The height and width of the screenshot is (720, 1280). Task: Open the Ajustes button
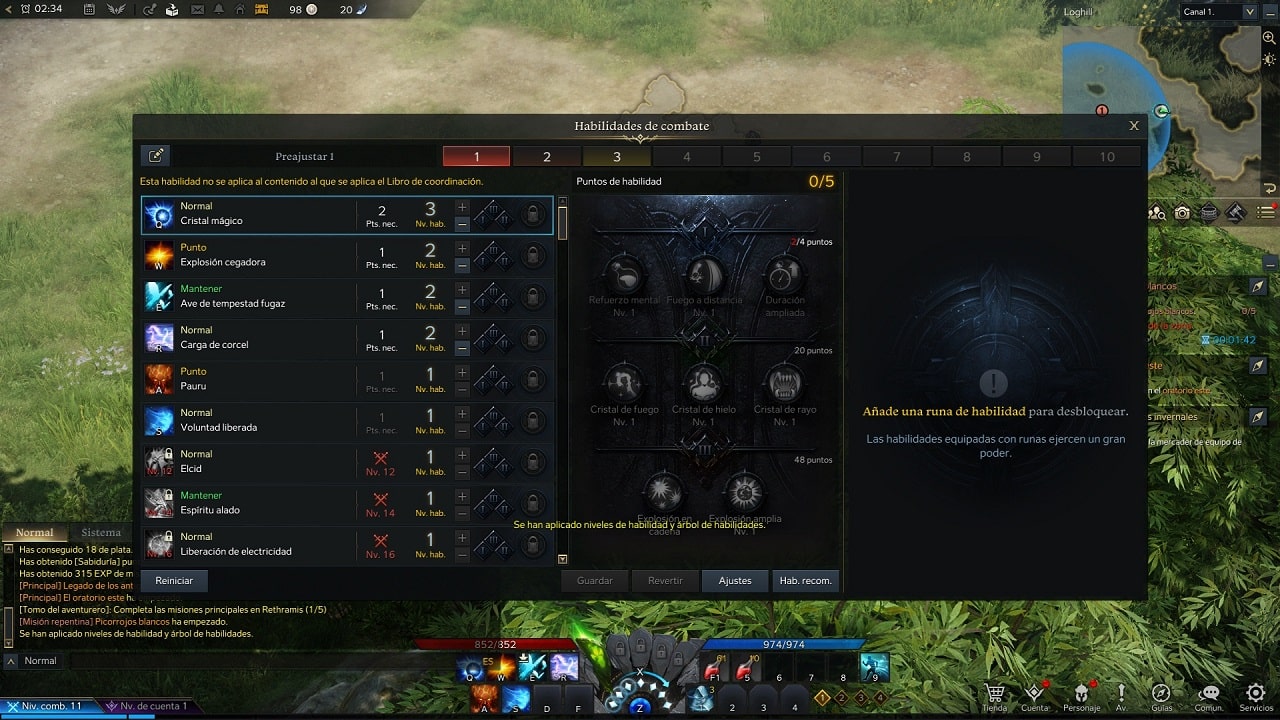[735, 580]
